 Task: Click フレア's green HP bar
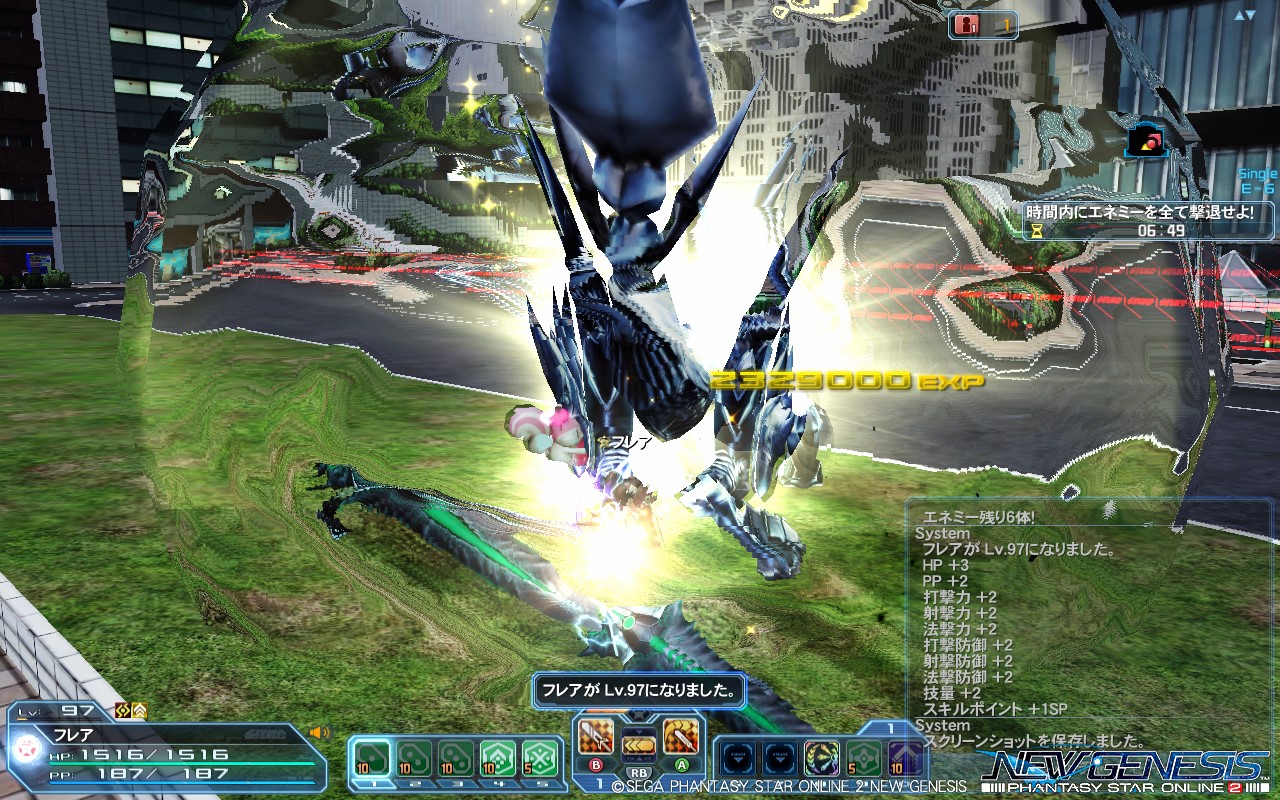coord(180,763)
